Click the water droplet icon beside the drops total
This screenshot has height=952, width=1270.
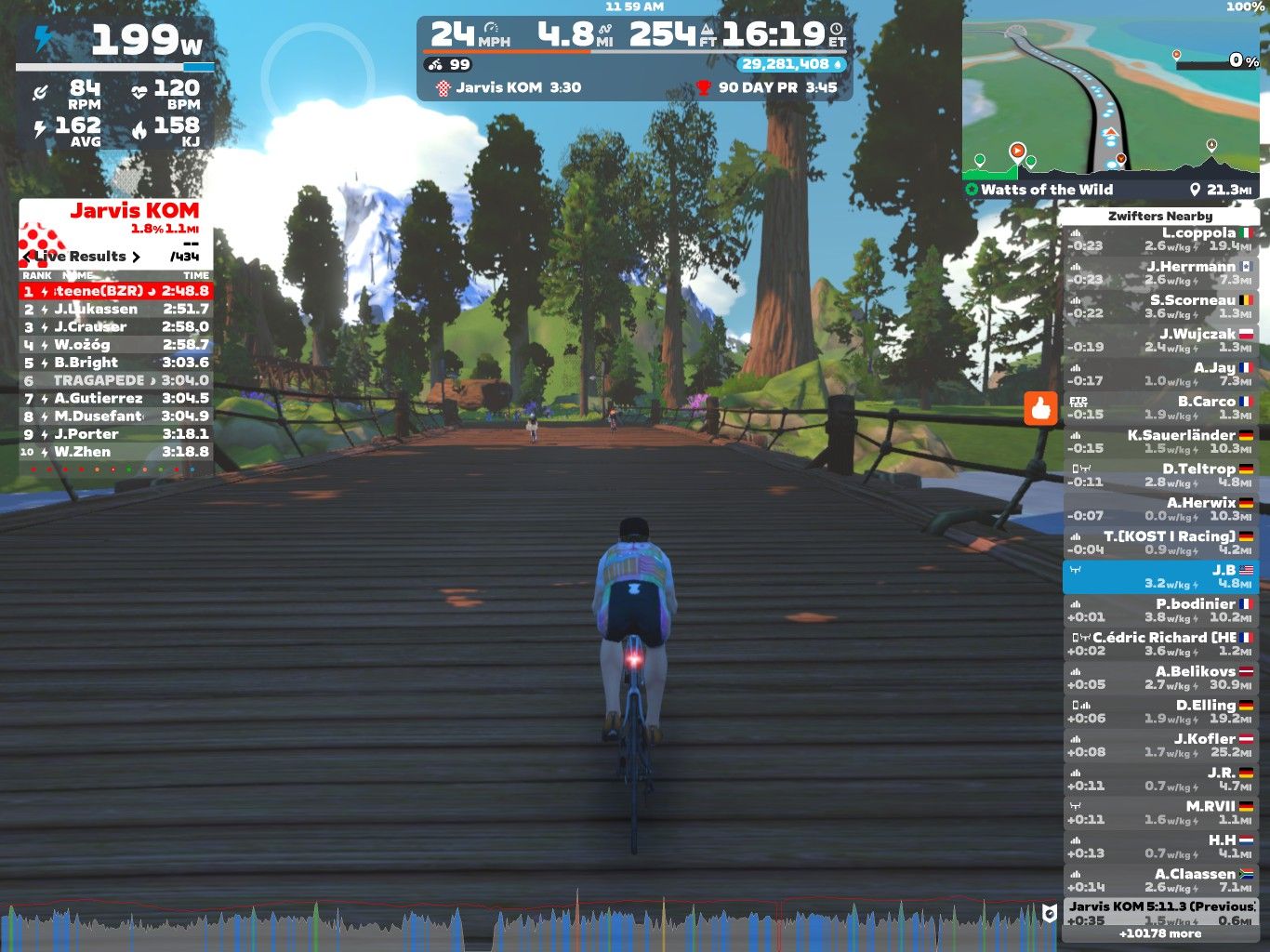(x=836, y=65)
